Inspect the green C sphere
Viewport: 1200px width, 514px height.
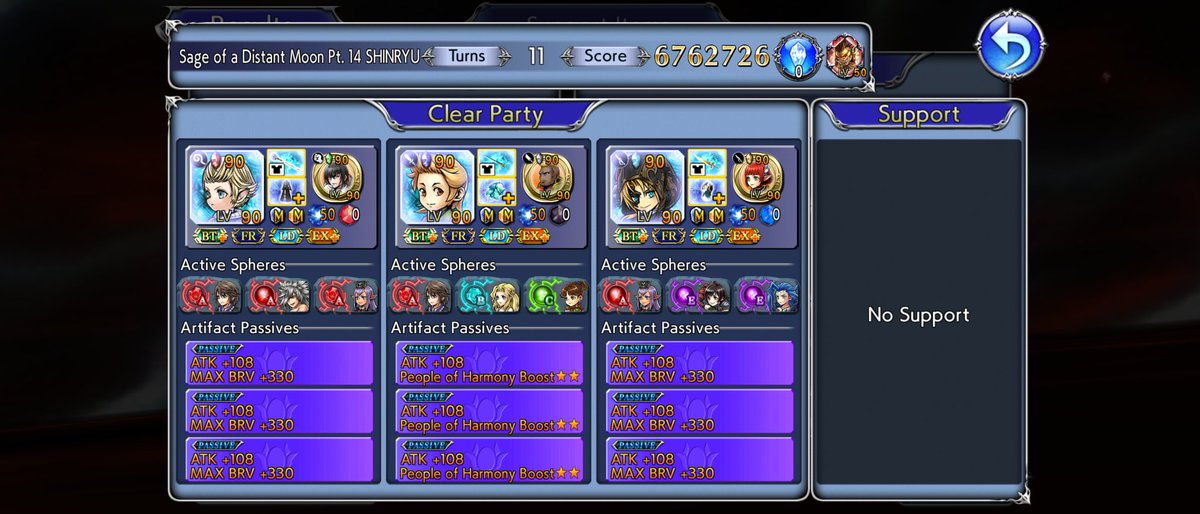pos(556,296)
